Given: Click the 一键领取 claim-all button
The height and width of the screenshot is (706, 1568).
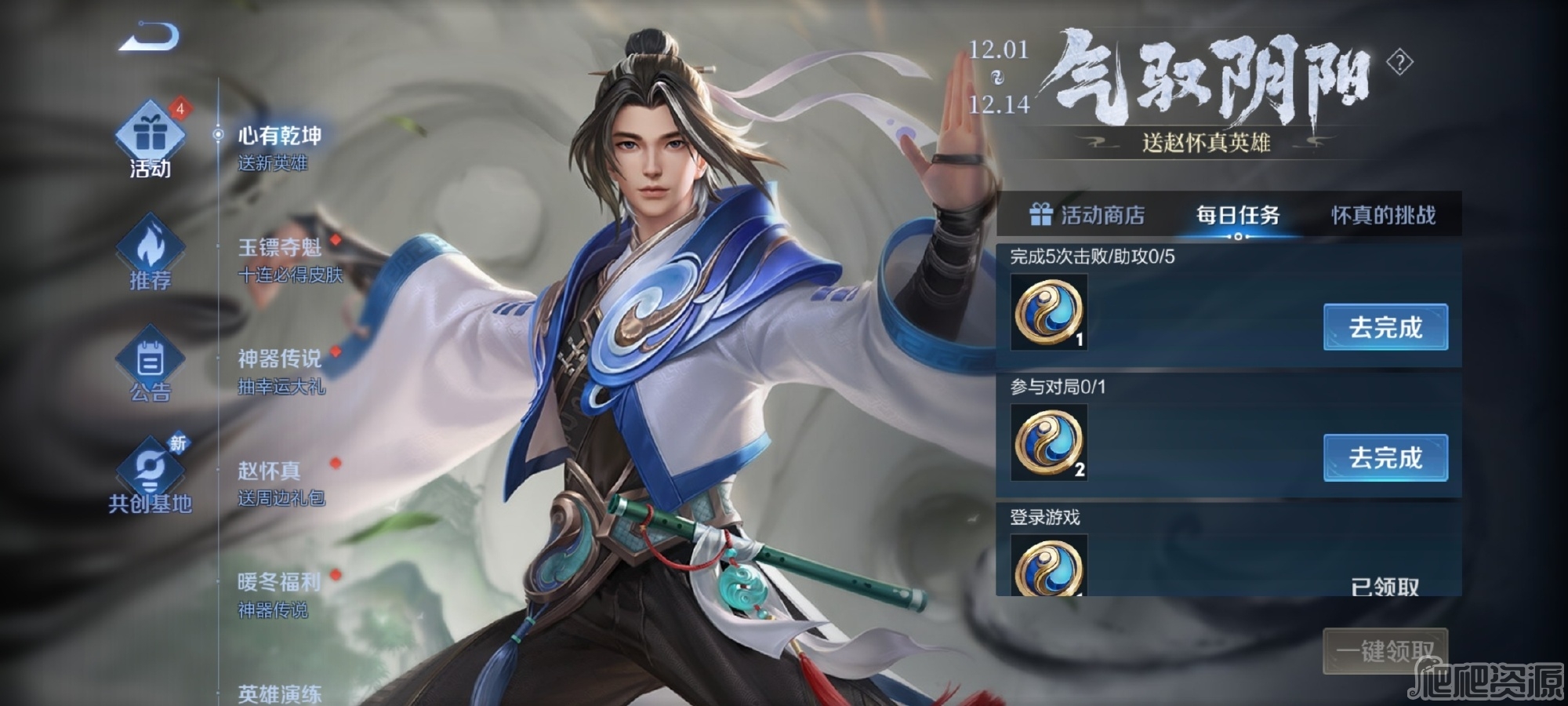Looking at the screenshot, I should tap(1385, 650).
